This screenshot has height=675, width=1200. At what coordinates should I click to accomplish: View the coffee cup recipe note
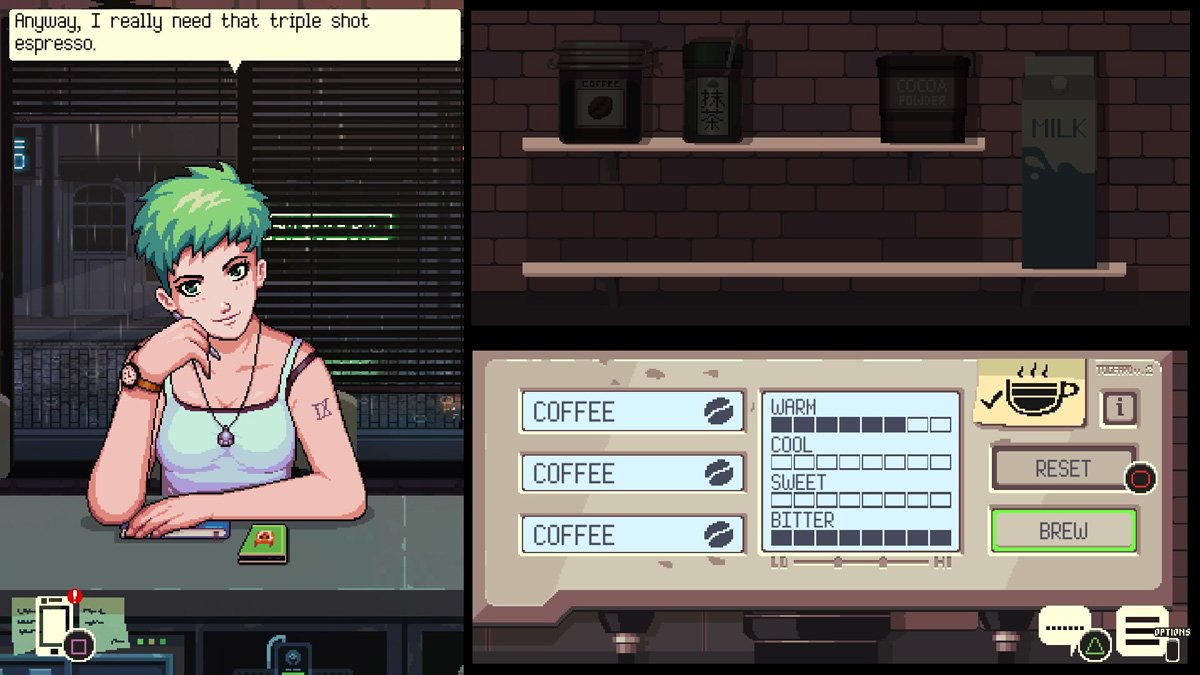(x=1030, y=392)
